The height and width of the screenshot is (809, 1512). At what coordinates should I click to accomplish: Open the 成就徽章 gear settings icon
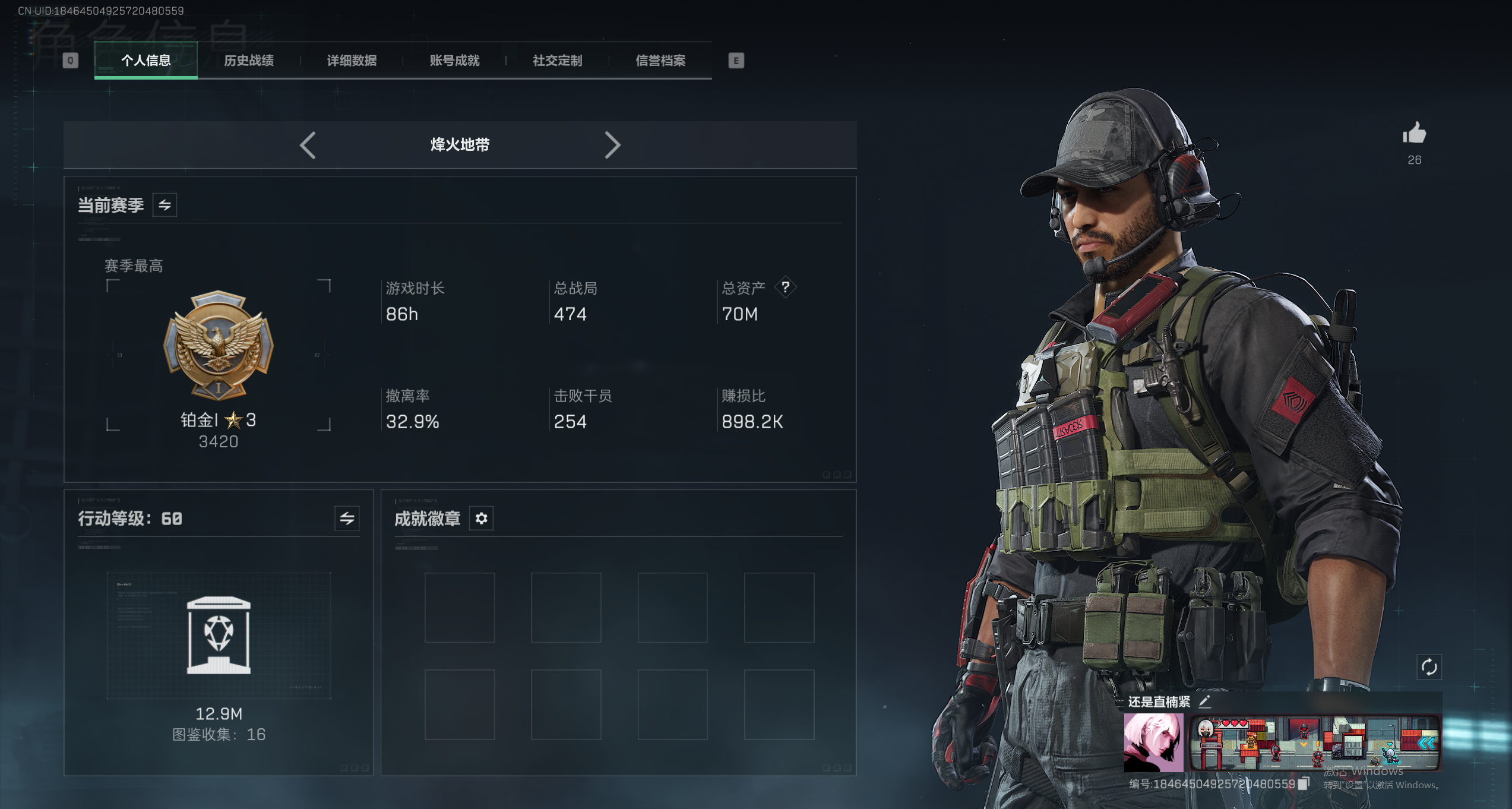click(x=481, y=518)
